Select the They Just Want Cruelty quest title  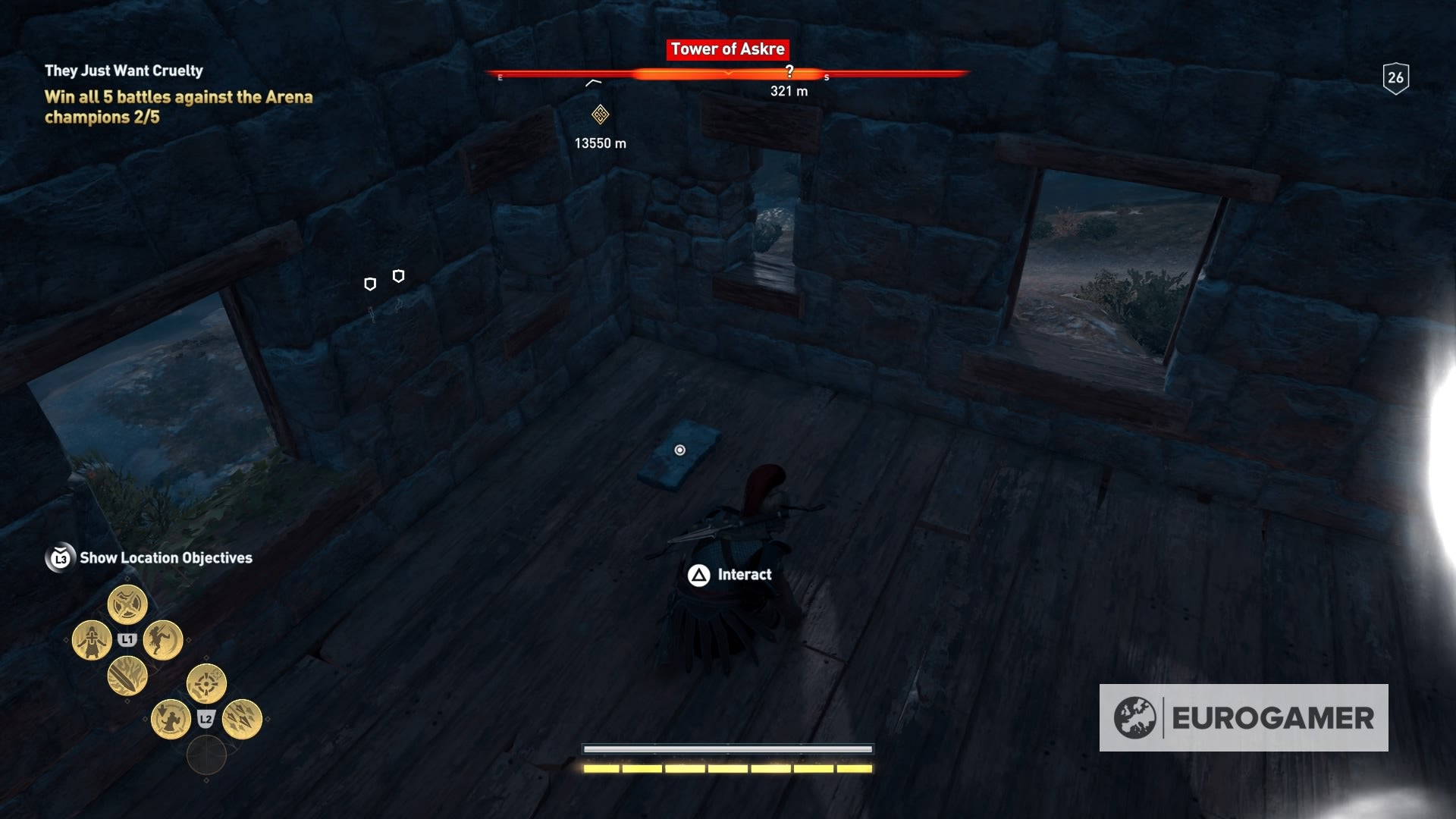(x=124, y=69)
